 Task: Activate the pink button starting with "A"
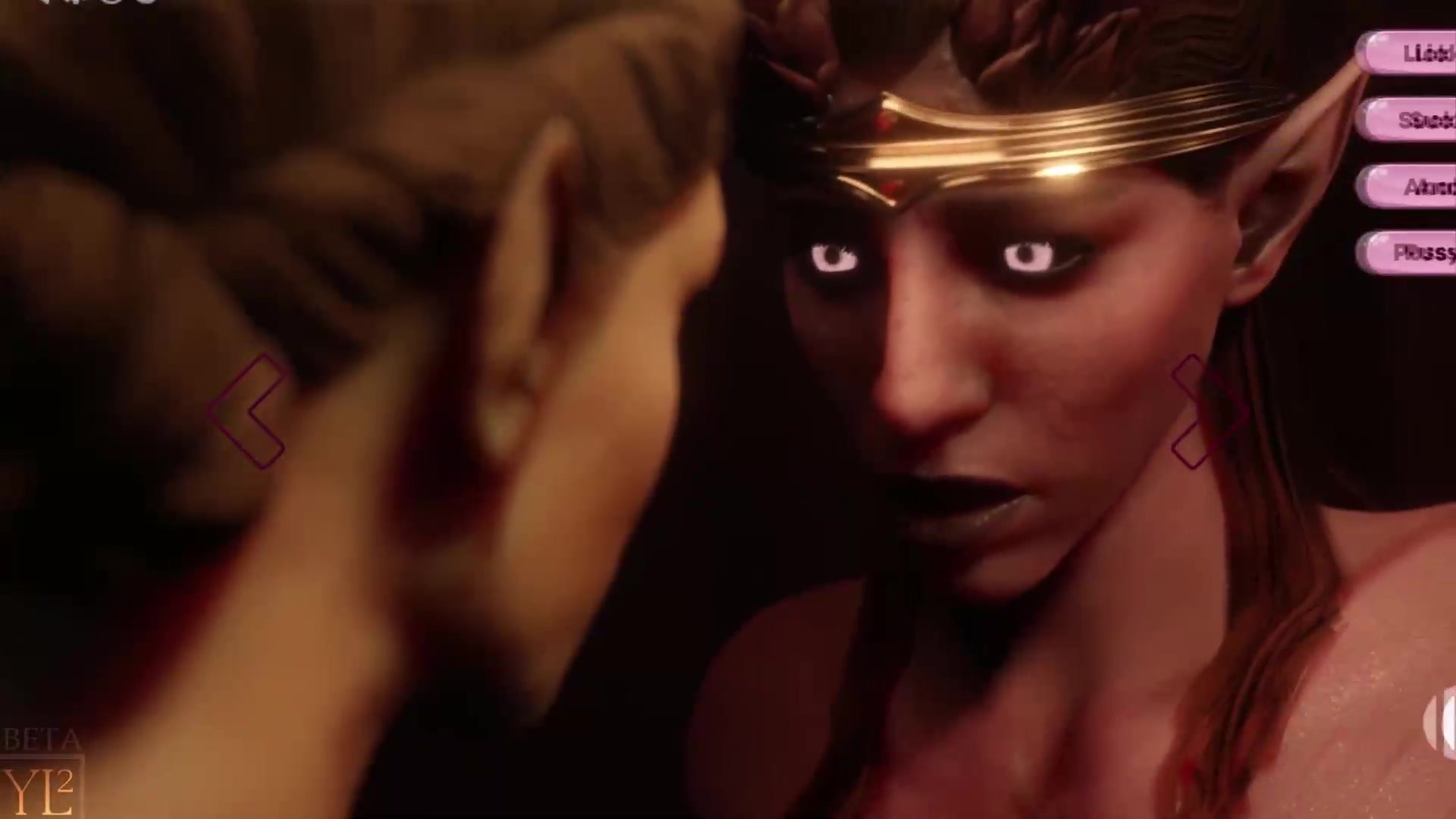pyautogui.click(x=1410, y=187)
